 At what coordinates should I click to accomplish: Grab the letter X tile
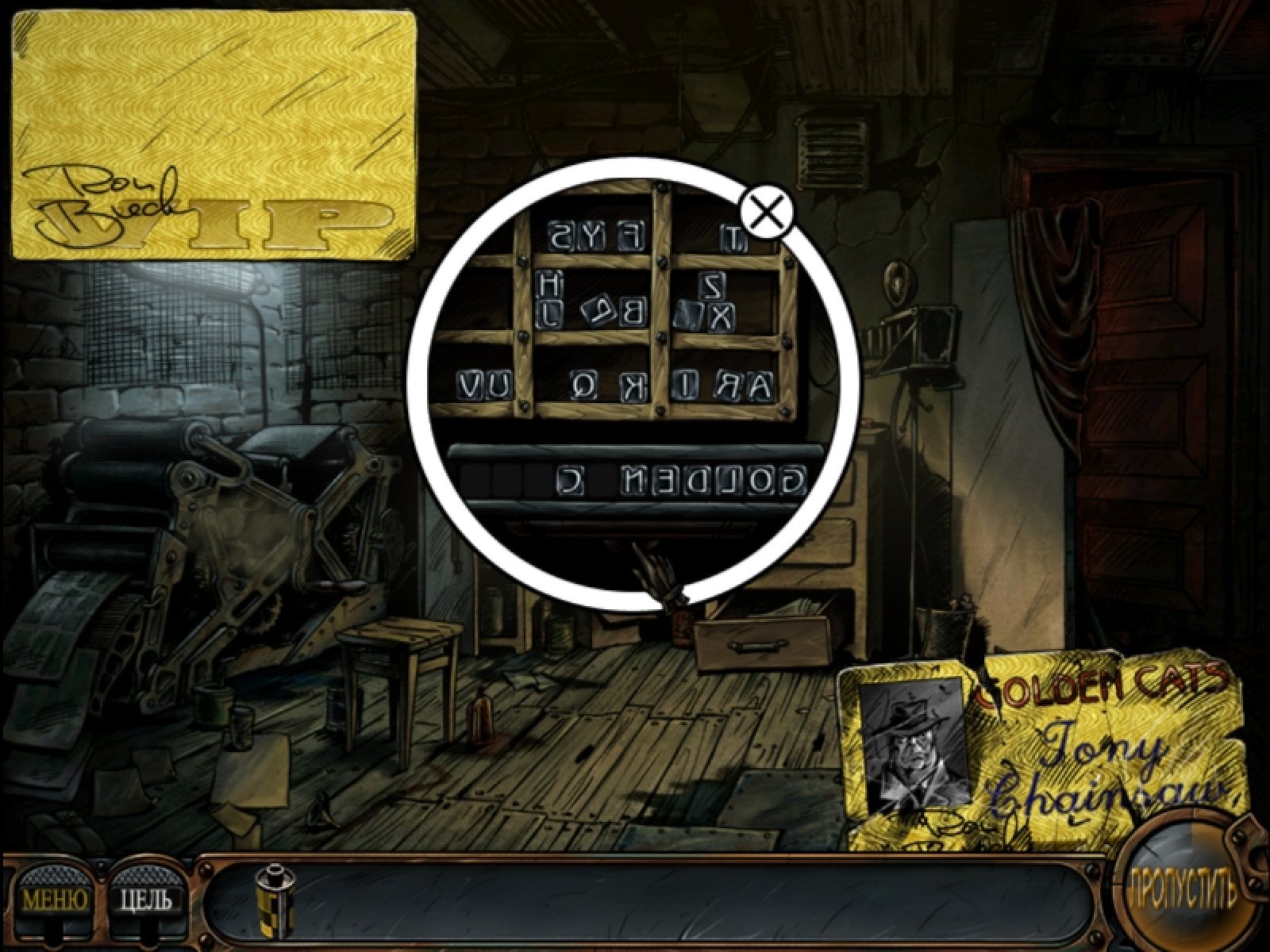coord(720,317)
